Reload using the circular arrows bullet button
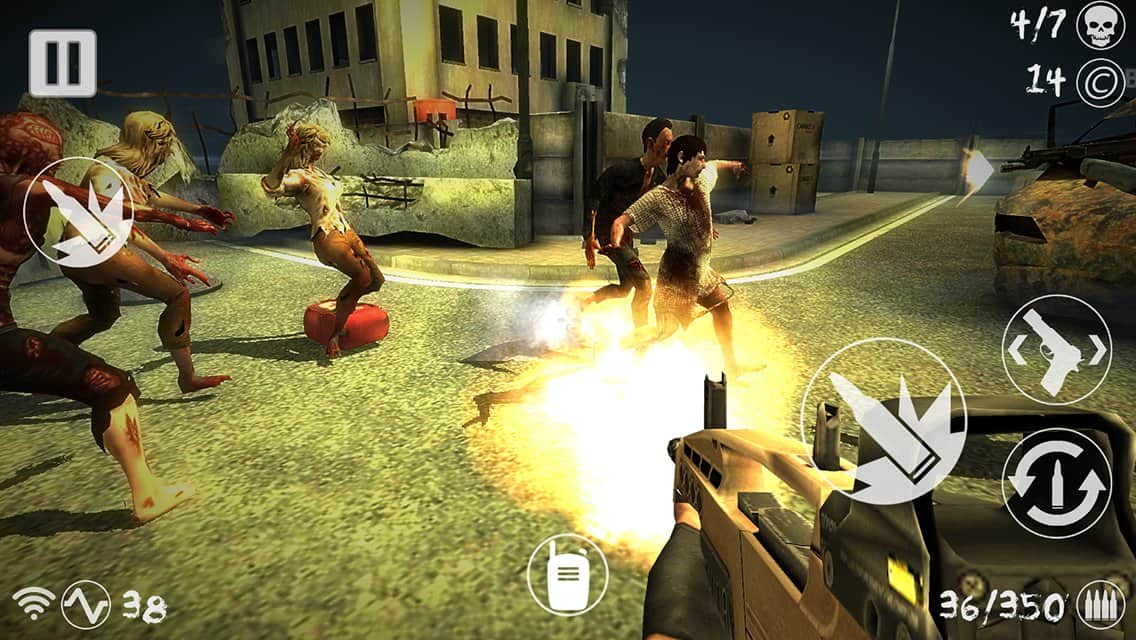This screenshot has width=1136, height=640. 1056,483
